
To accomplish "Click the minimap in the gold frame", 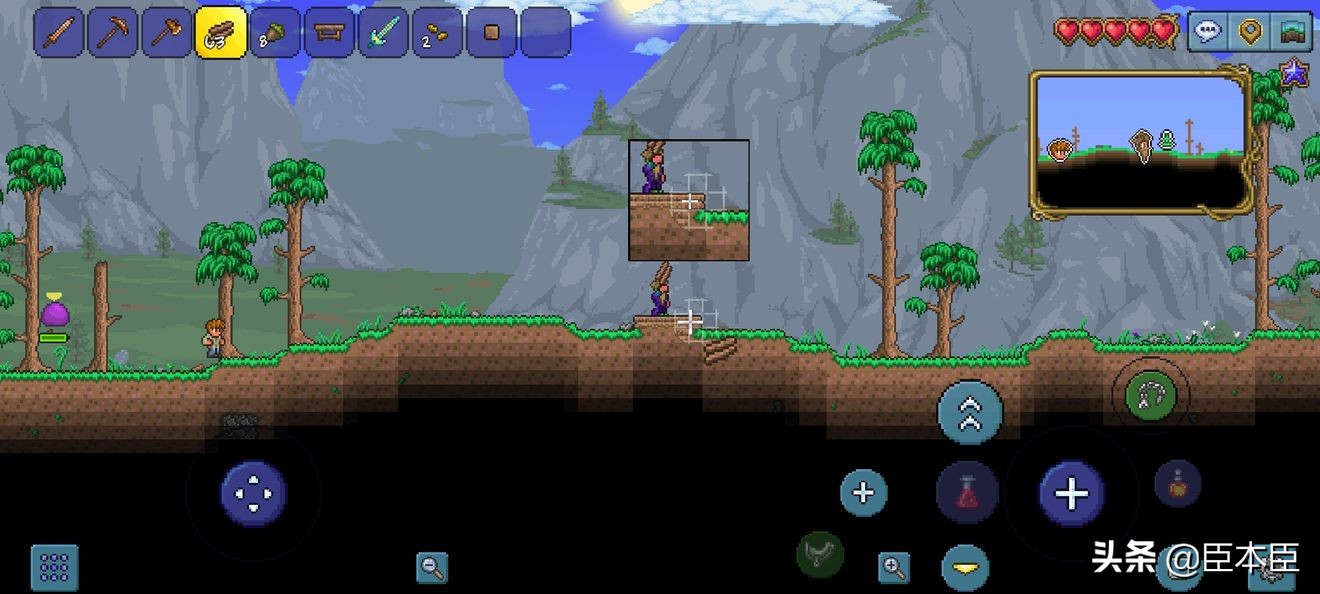I will coord(1141,142).
